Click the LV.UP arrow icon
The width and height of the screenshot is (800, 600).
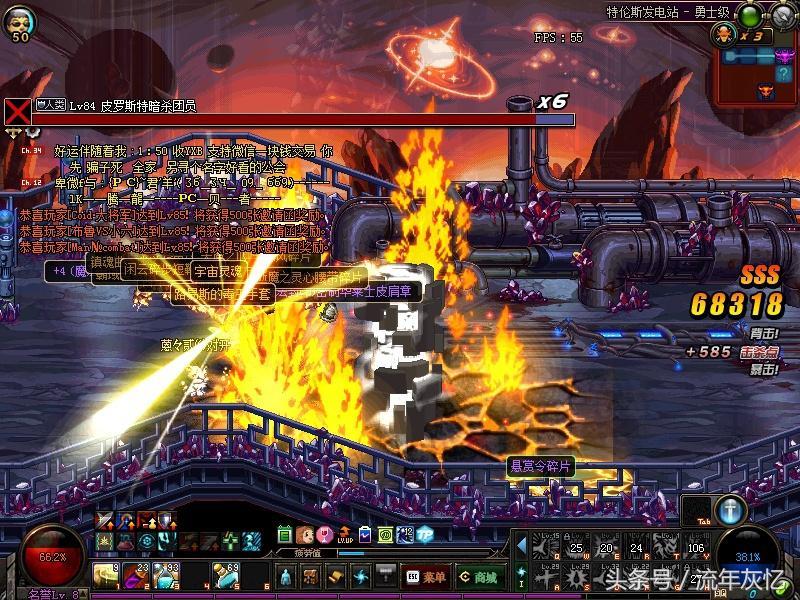pyautogui.click(x=345, y=535)
